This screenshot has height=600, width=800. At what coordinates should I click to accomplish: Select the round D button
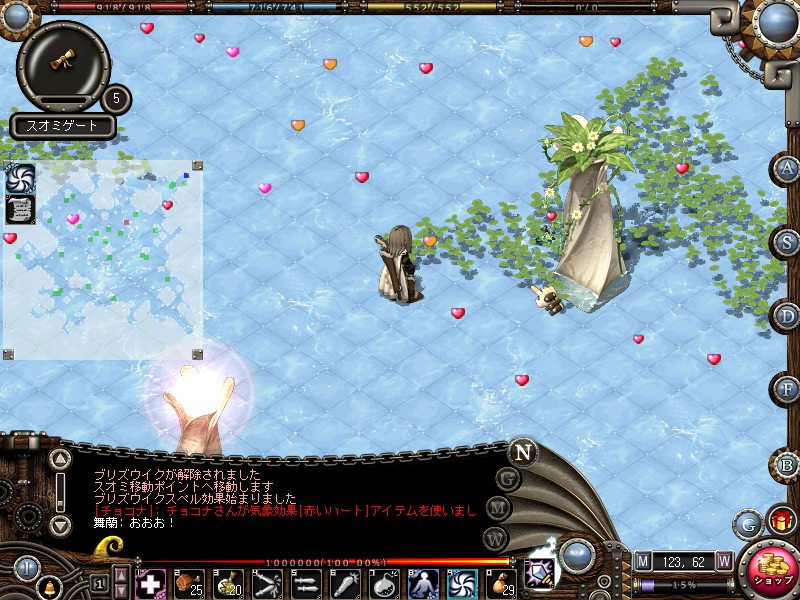pos(788,315)
